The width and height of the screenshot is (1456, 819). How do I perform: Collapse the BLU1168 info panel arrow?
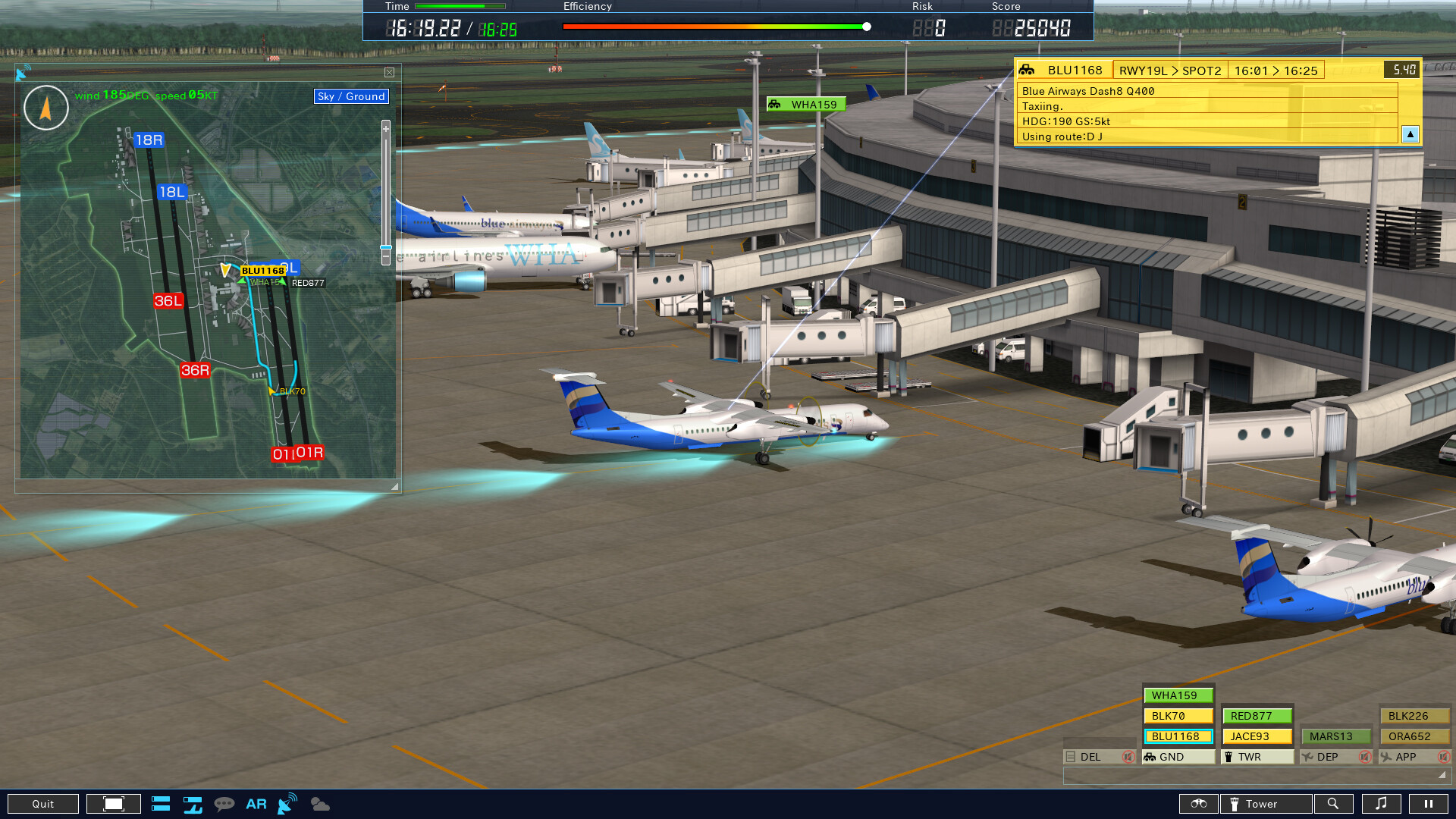pyautogui.click(x=1409, y=134)
